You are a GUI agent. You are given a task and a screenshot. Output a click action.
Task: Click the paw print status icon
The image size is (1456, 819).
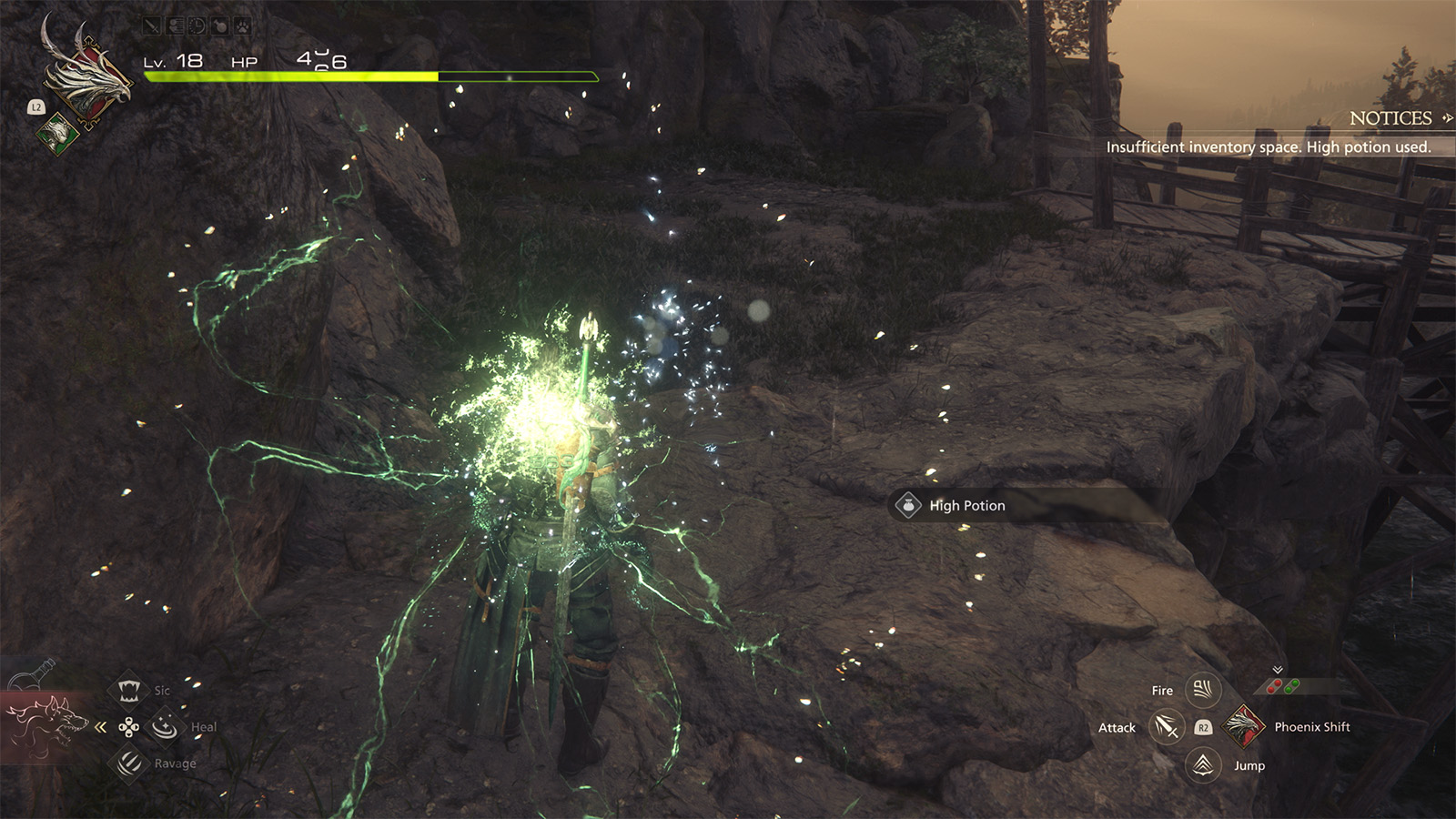[242, 26]
